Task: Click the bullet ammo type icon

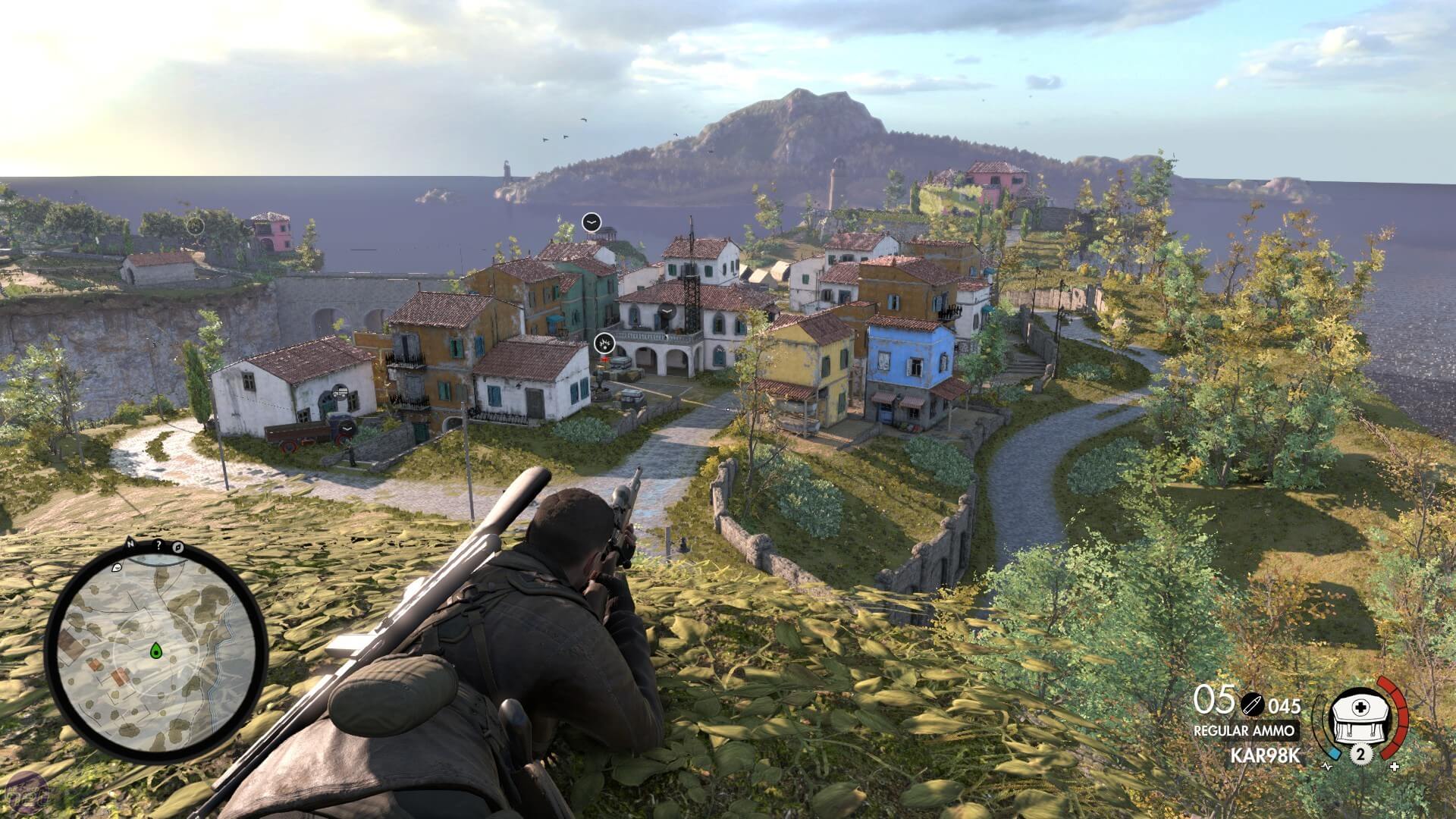Action: pyautogui.click(x=1252, y=704)
